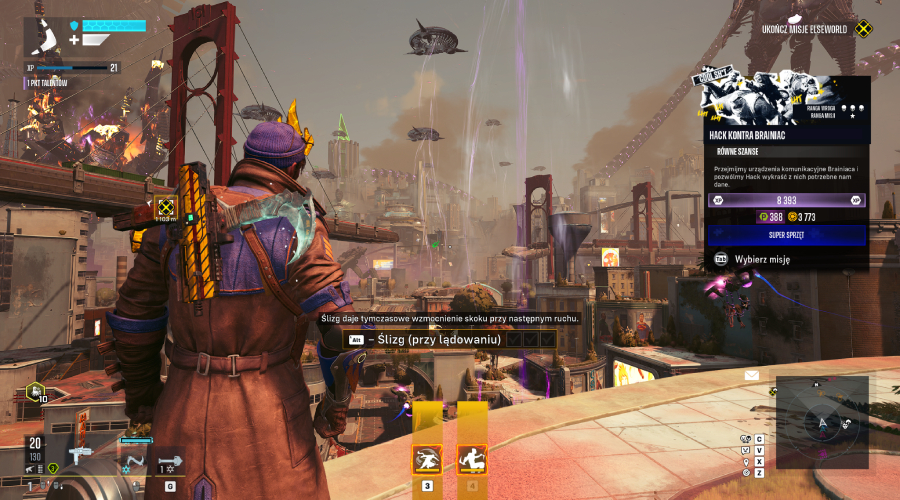Image resolution: width=900 pixels, height=500 pixels.
Task: Select the grenade slot with snowflake
Action: click(170, 461)
